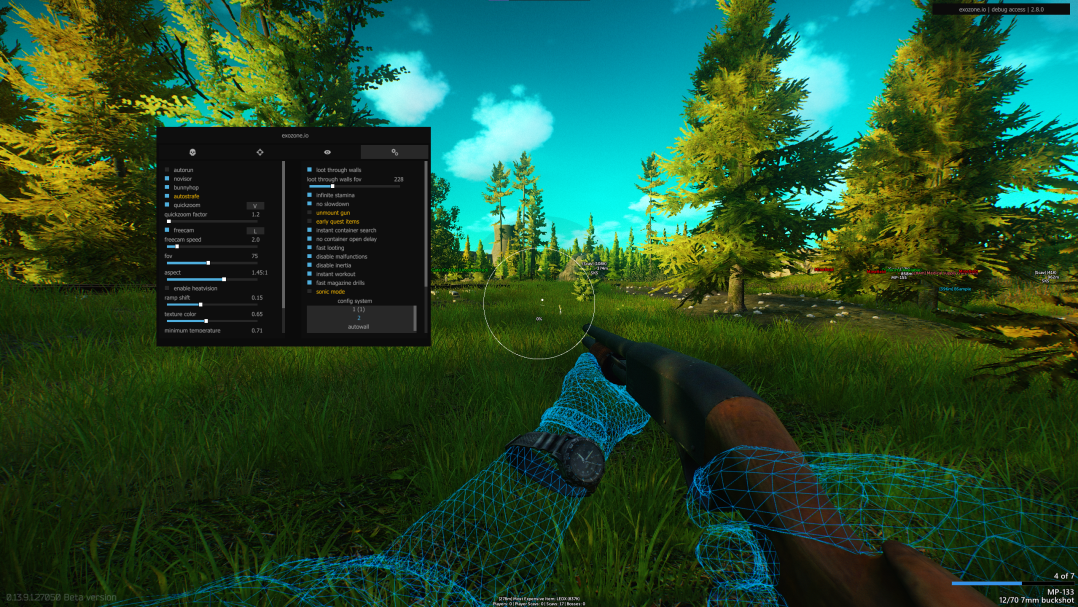
Task: Toggle the autorun checkbox
Action: point(167,170)
